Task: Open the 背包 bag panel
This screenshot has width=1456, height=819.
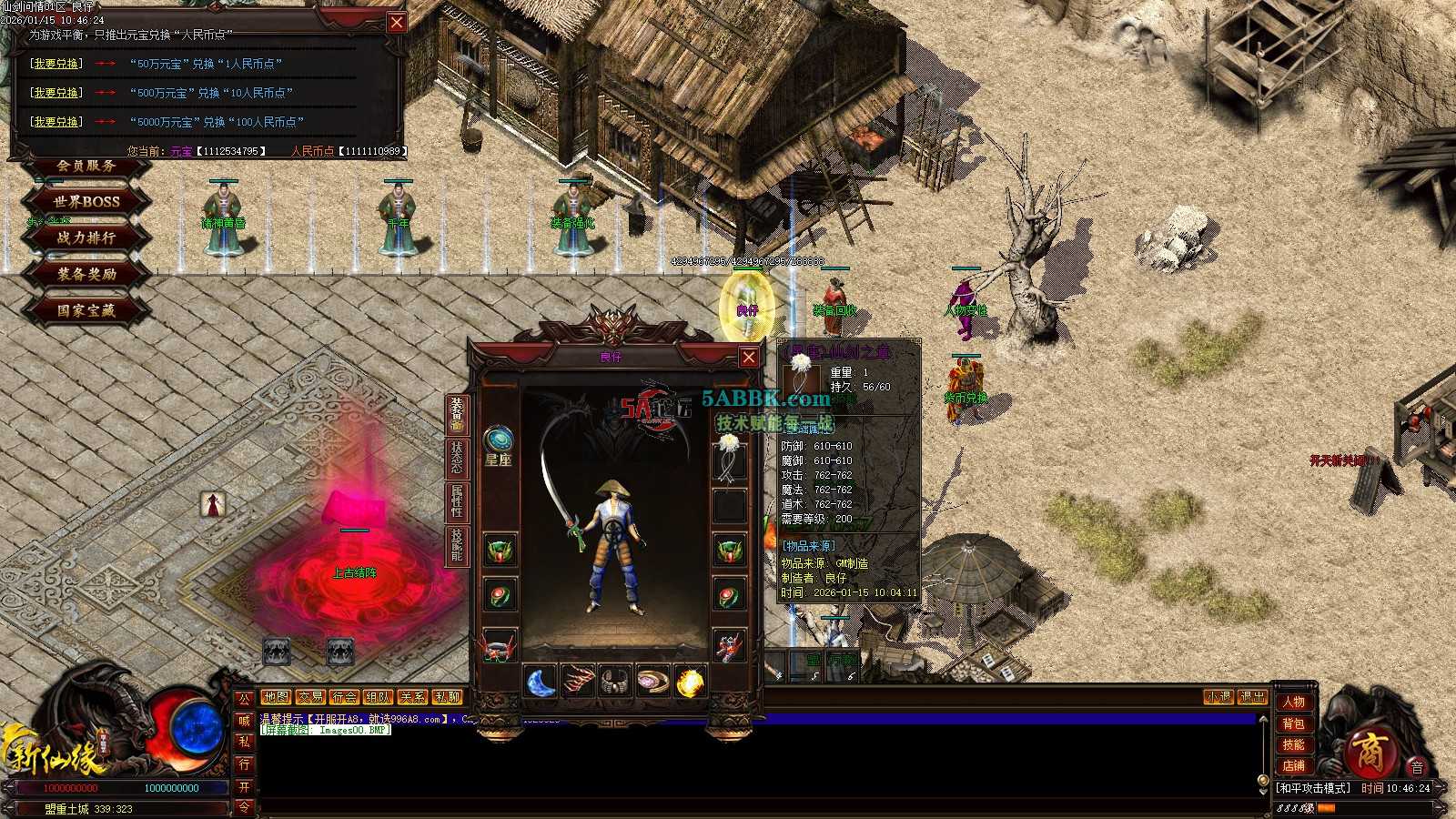Action: click(1293, 723)
